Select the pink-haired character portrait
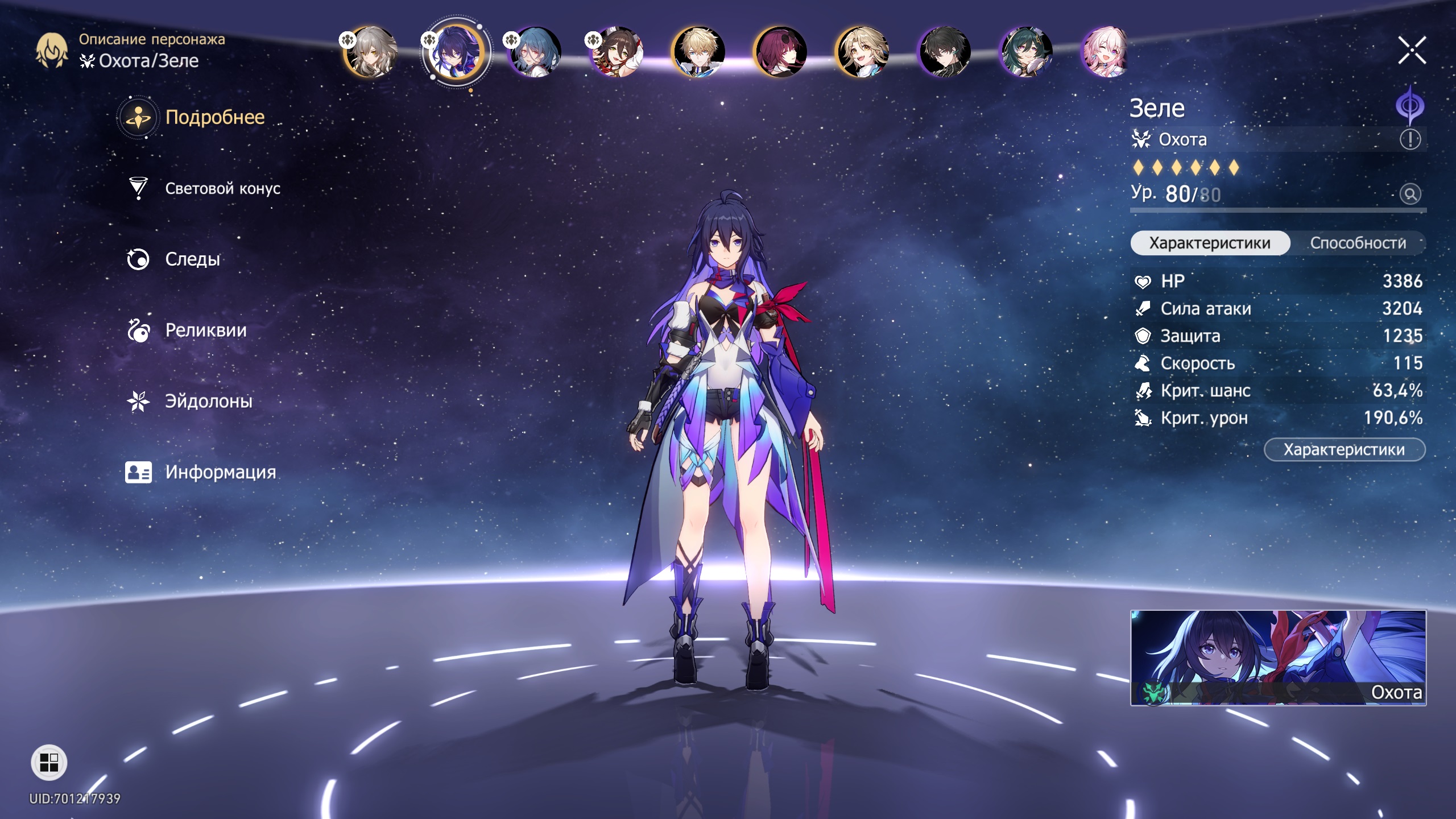The image size is (1456, 819). coord(1105,52)
